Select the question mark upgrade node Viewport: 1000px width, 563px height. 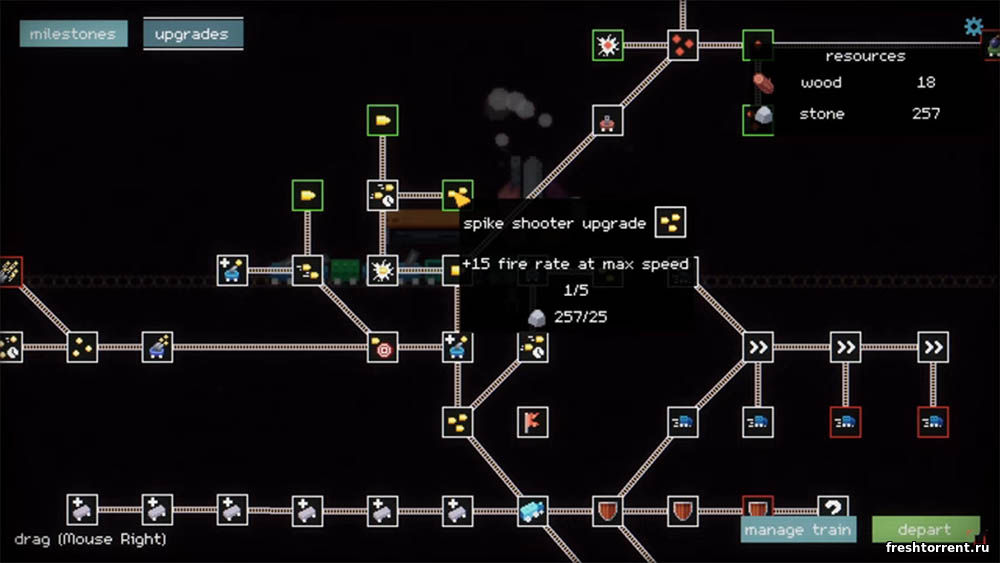point(832,509)
